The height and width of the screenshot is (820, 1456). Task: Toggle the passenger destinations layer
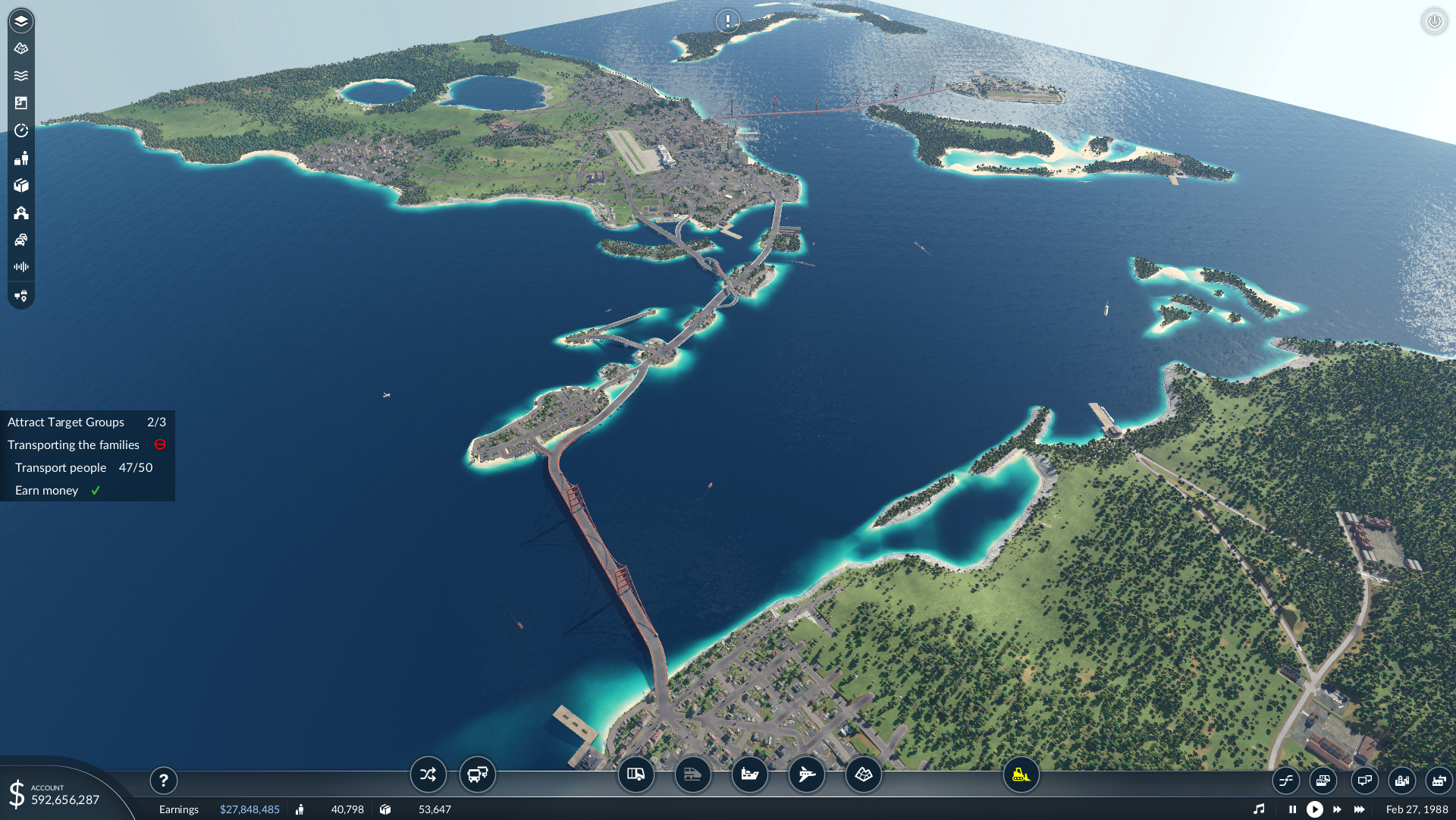point(21,158)
